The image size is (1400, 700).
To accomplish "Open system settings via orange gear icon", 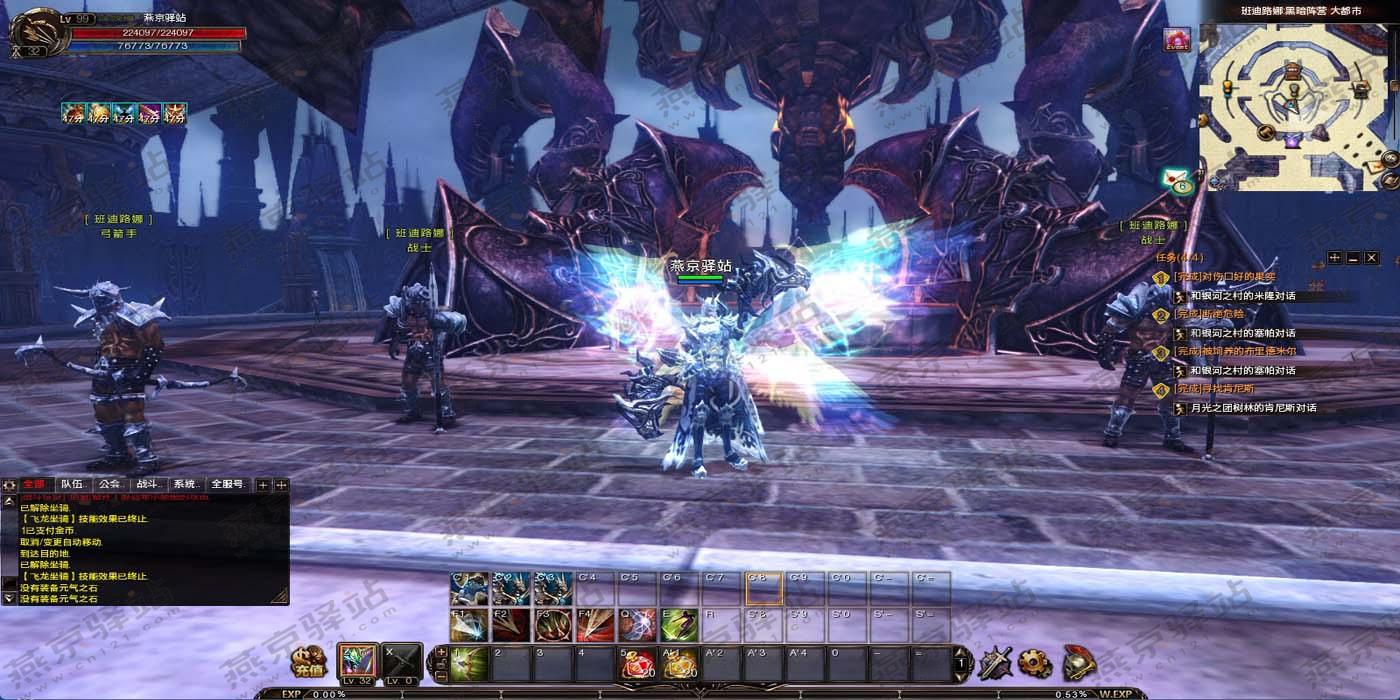I will tap(1035, 662).
